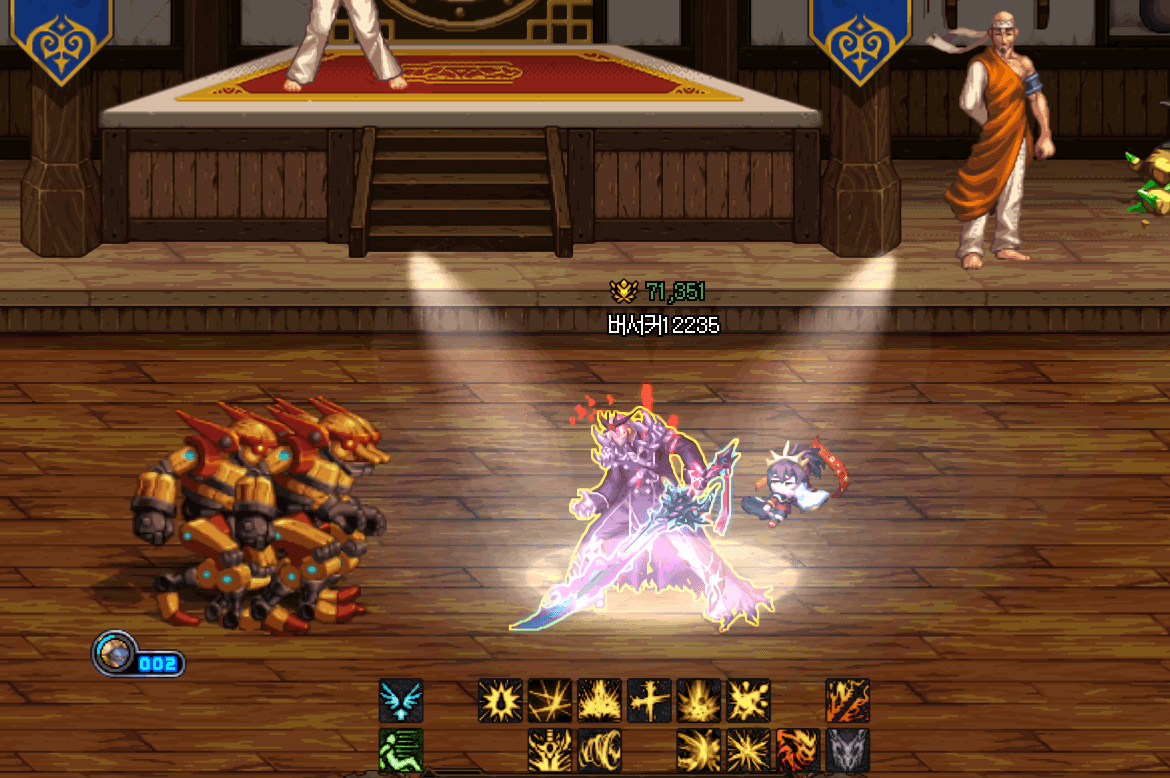This screenshot has height=778, width=1170.
Task: Use the yellow flaming sword skill
Action: point(550,750)
